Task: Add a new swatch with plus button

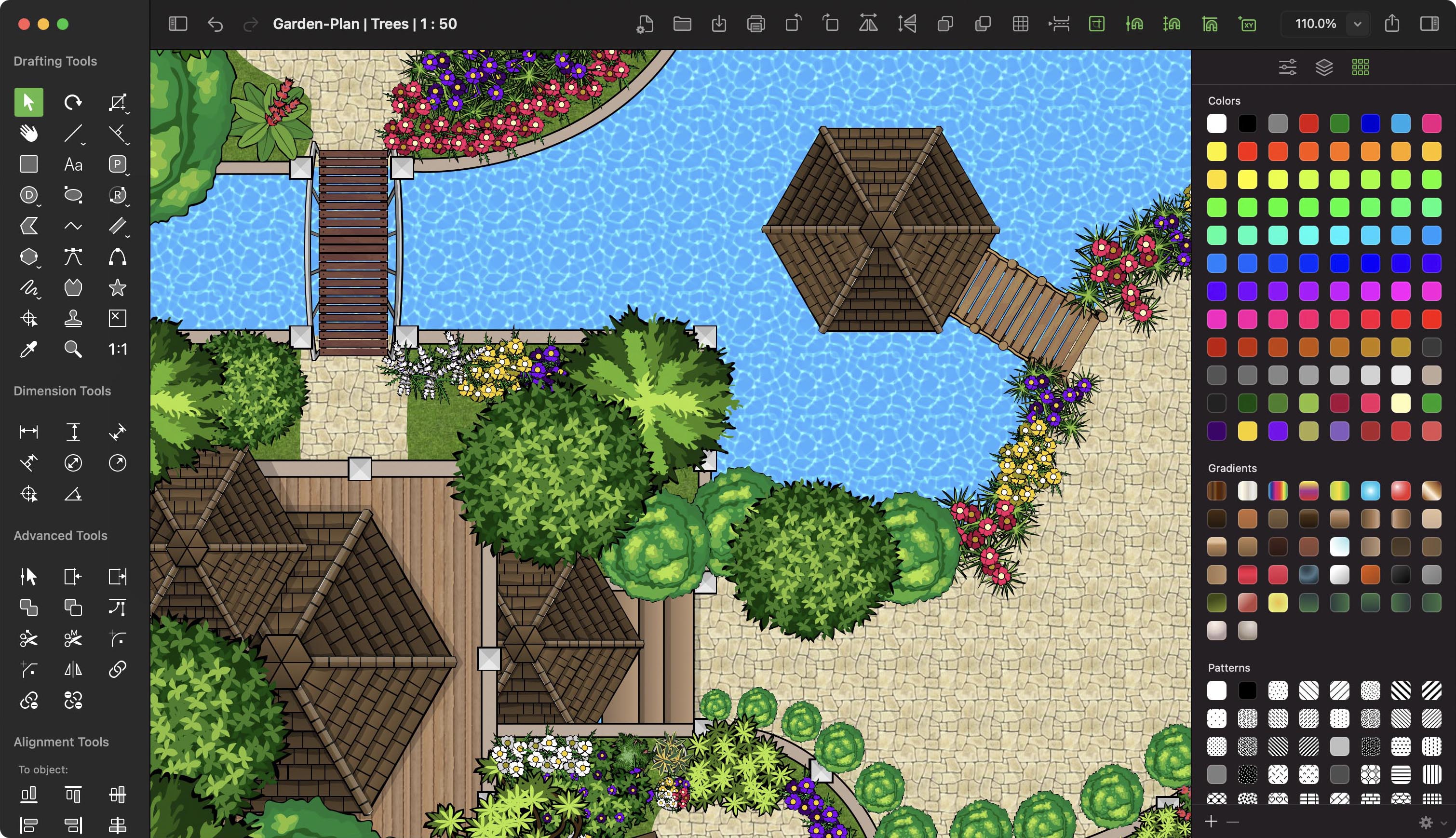Action: point(1211,821)
